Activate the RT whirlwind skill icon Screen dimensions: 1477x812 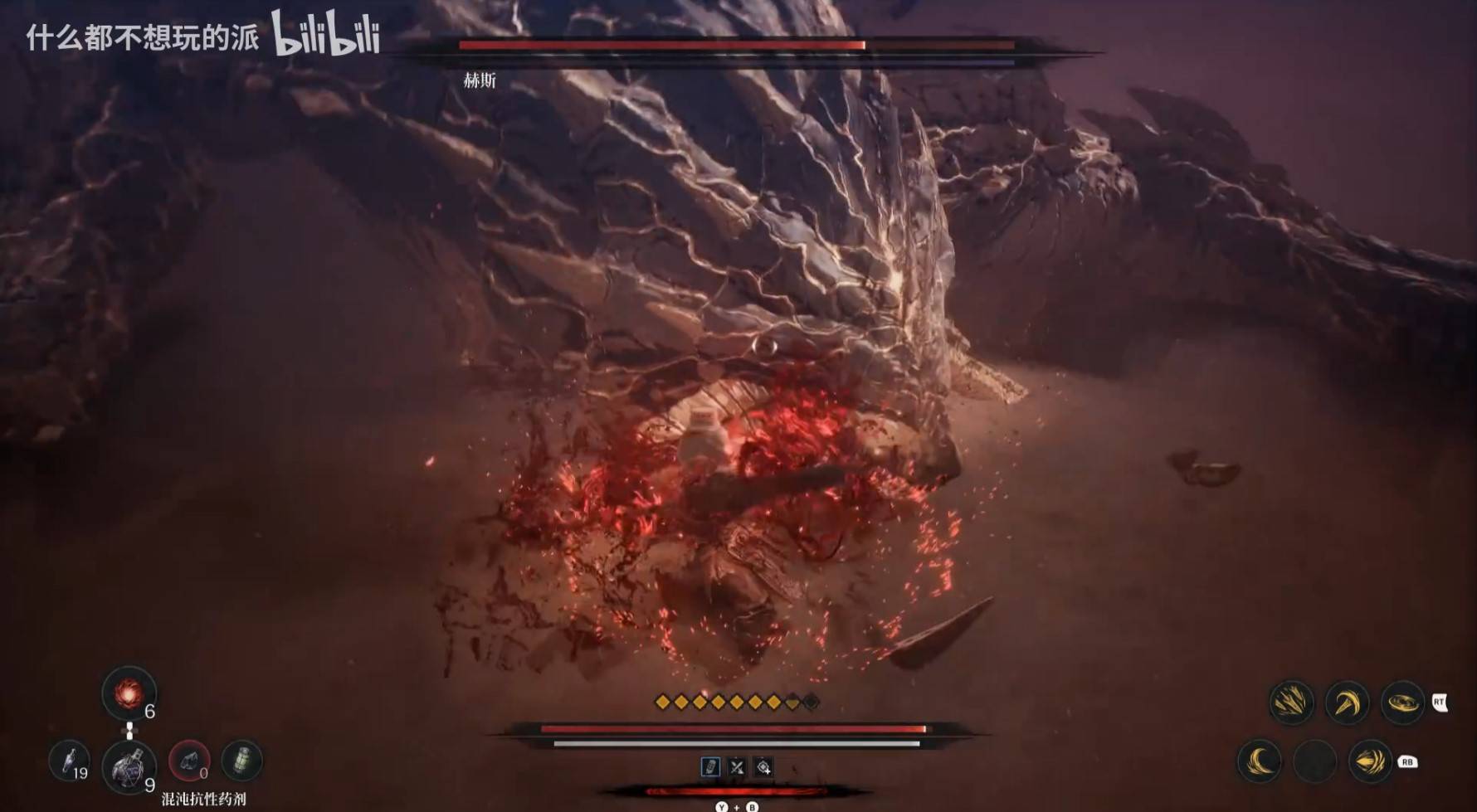[x=1403, y=703]
